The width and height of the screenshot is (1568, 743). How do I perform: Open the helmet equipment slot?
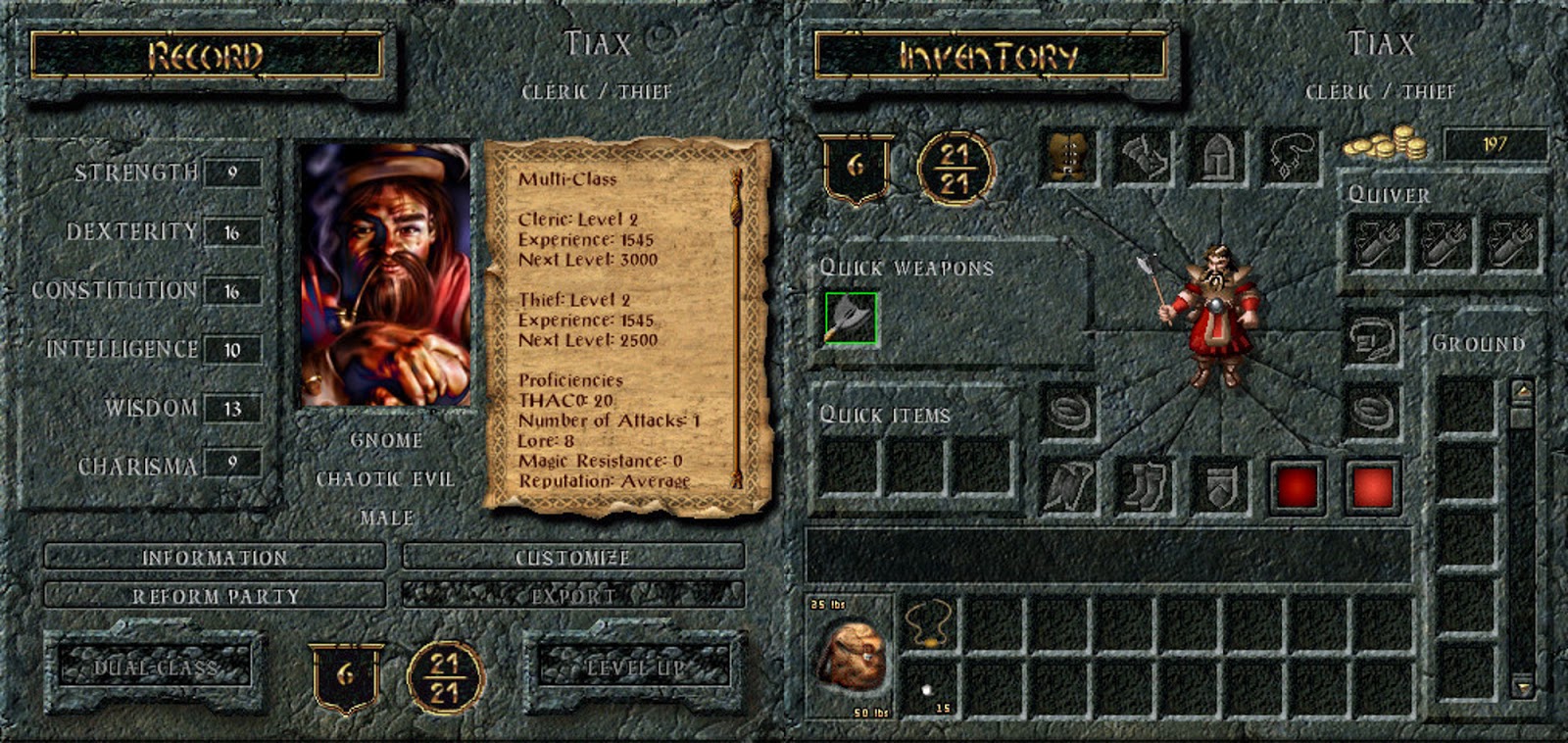tap(1217, 159)
